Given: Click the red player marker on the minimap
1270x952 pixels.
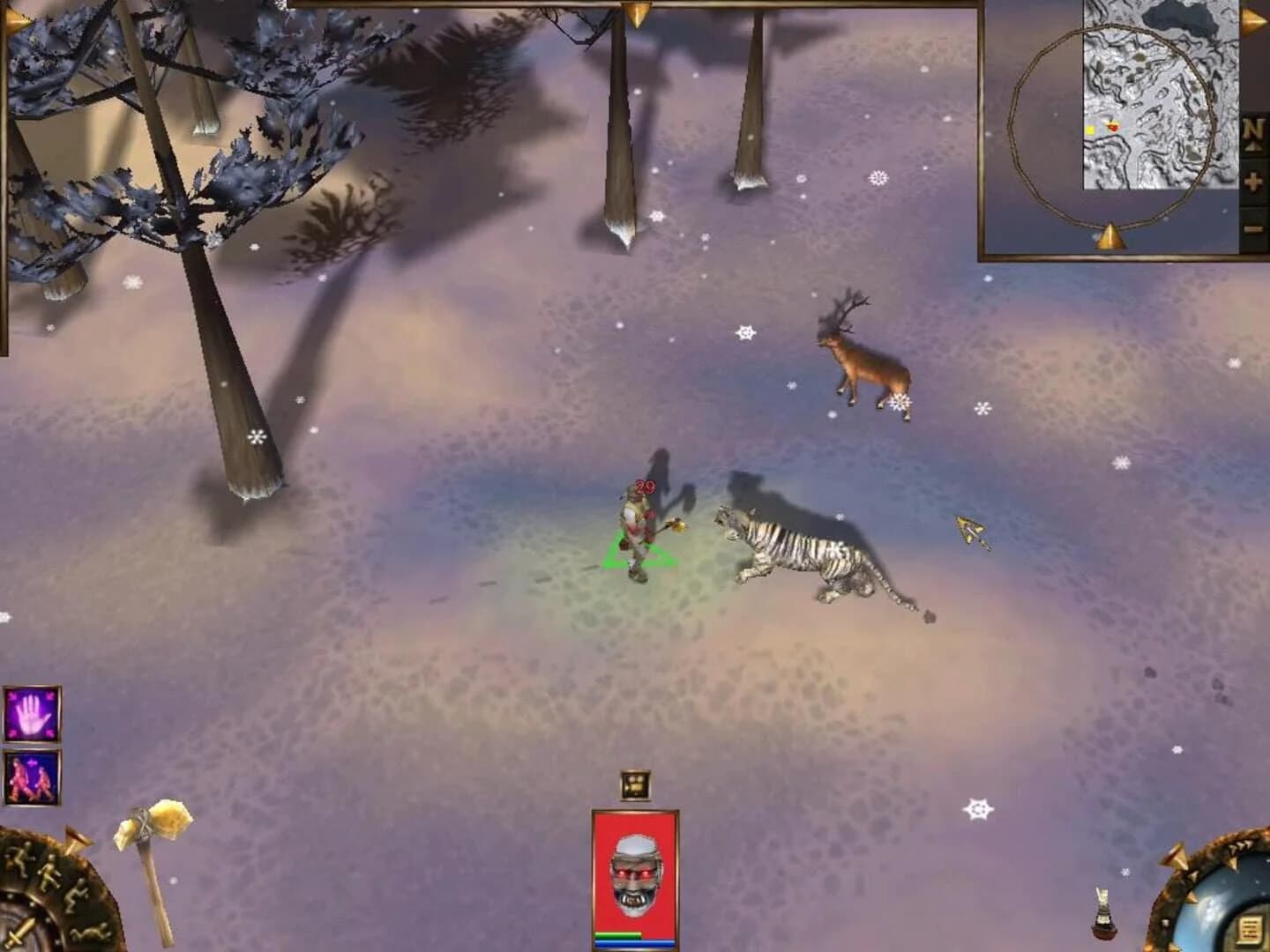Looking at the screenshot, I should 1113,127.
